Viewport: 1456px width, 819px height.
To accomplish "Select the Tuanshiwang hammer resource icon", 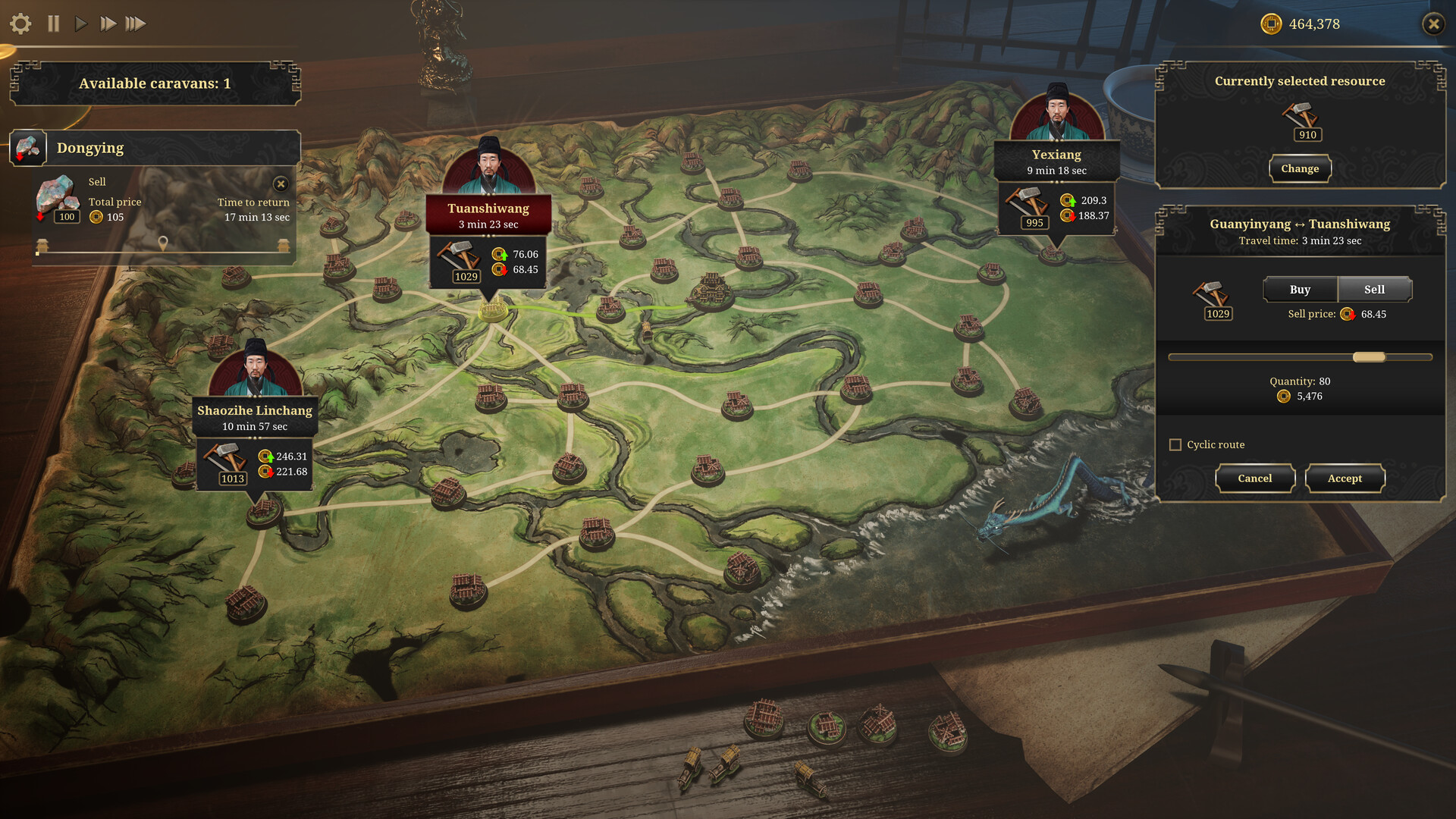I will [x=458, y=258].
